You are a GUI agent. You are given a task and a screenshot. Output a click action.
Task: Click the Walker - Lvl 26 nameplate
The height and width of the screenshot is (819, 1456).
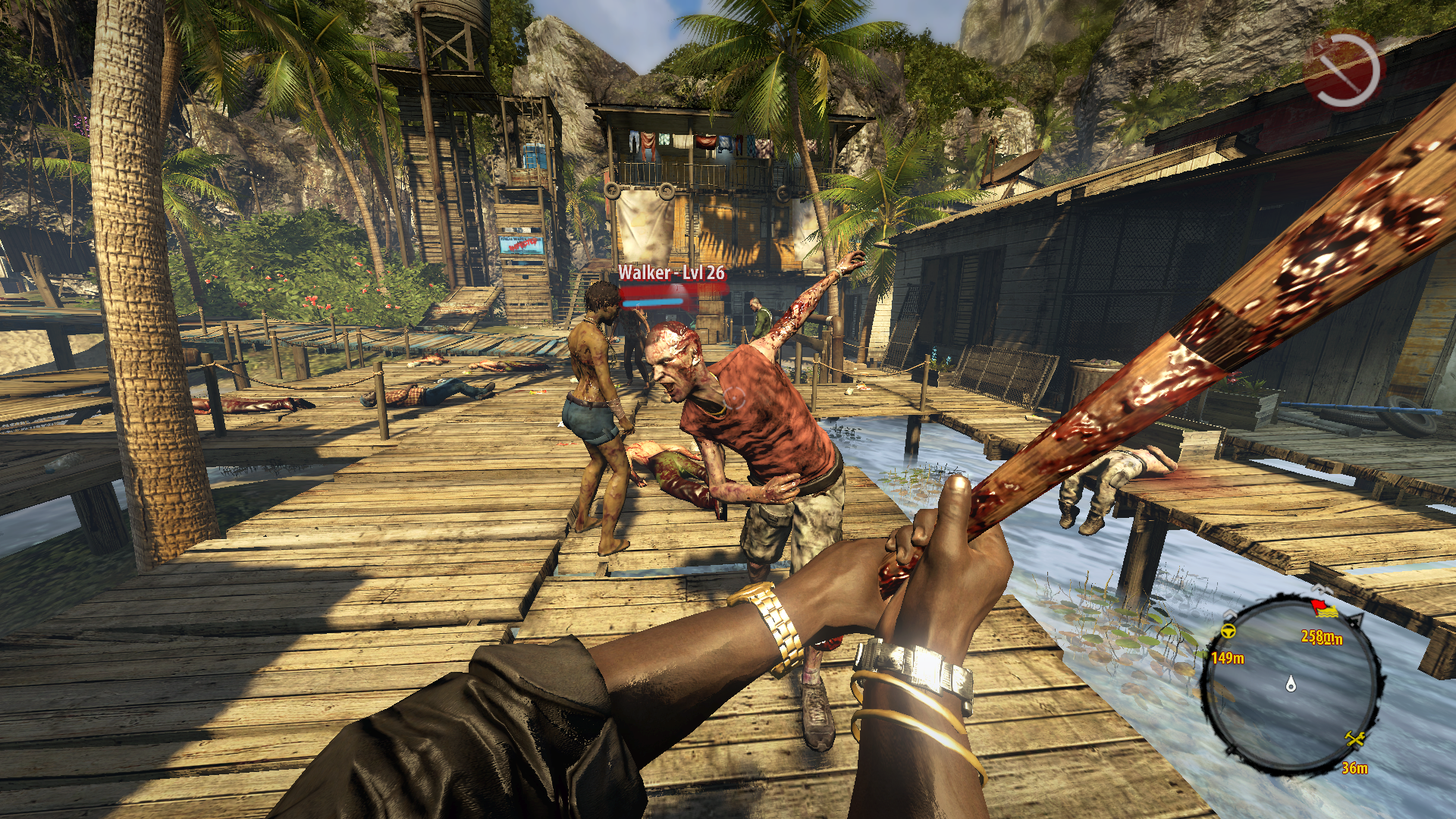coord(671,271)
